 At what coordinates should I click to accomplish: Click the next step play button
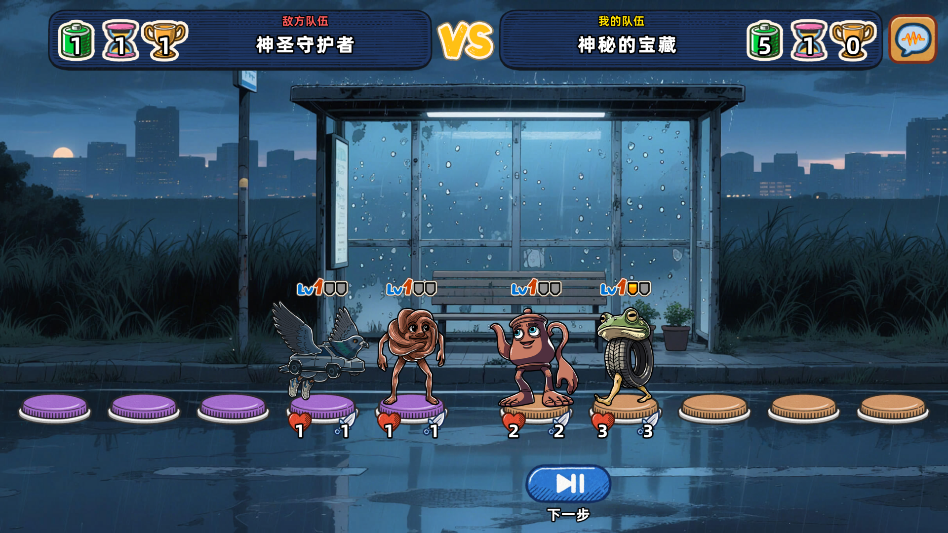(568, 484)
